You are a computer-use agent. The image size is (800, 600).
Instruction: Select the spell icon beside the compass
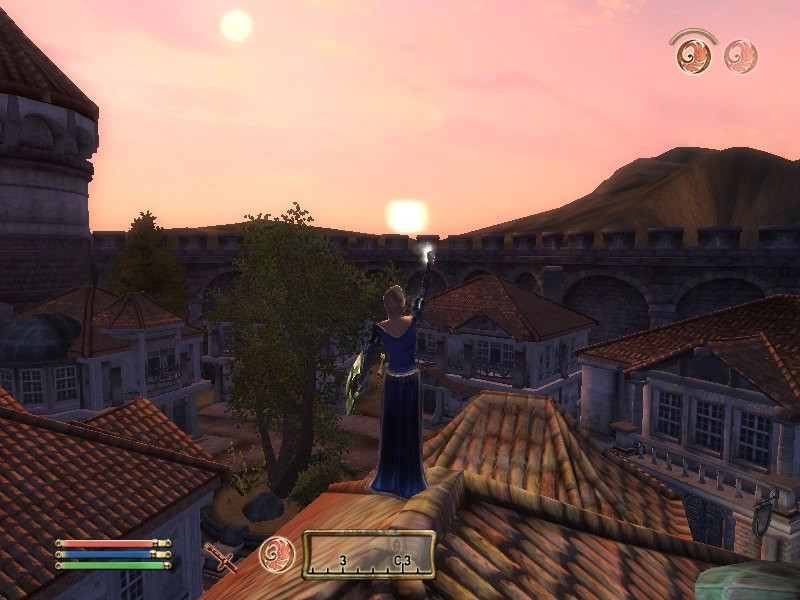276,554
